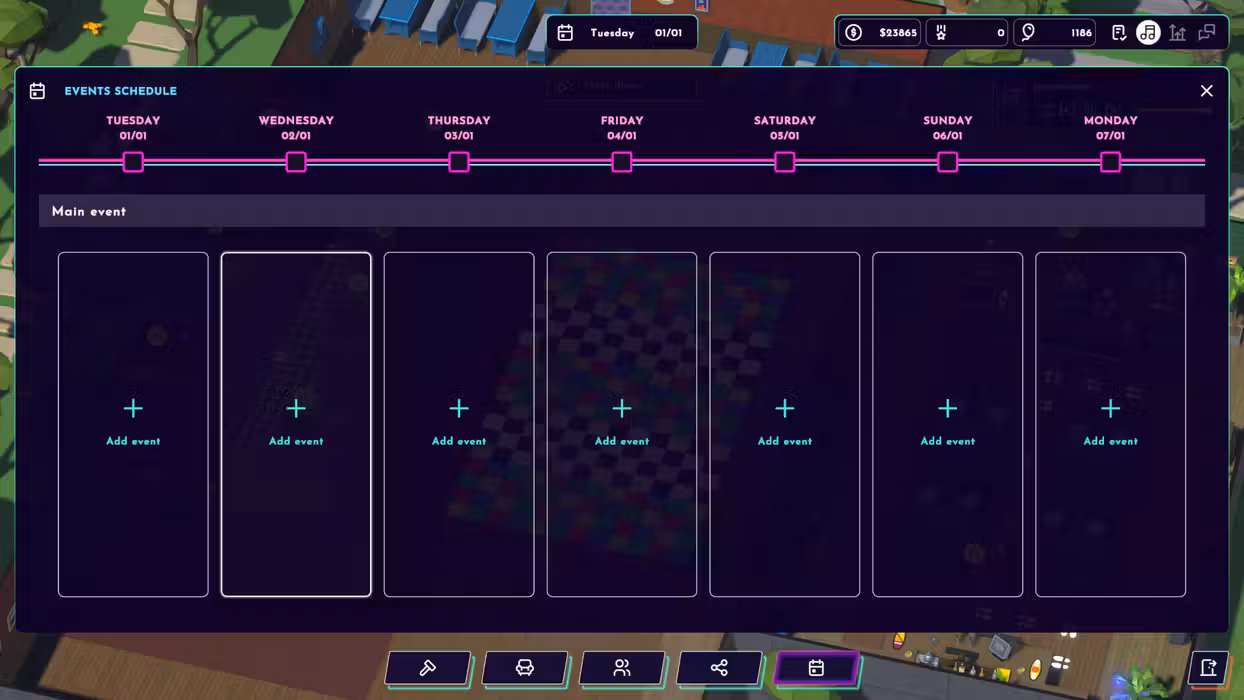Open the people staff menu
Viewport: 1244px width, 700px height.
pyautogui.click(x=622, y=668)
